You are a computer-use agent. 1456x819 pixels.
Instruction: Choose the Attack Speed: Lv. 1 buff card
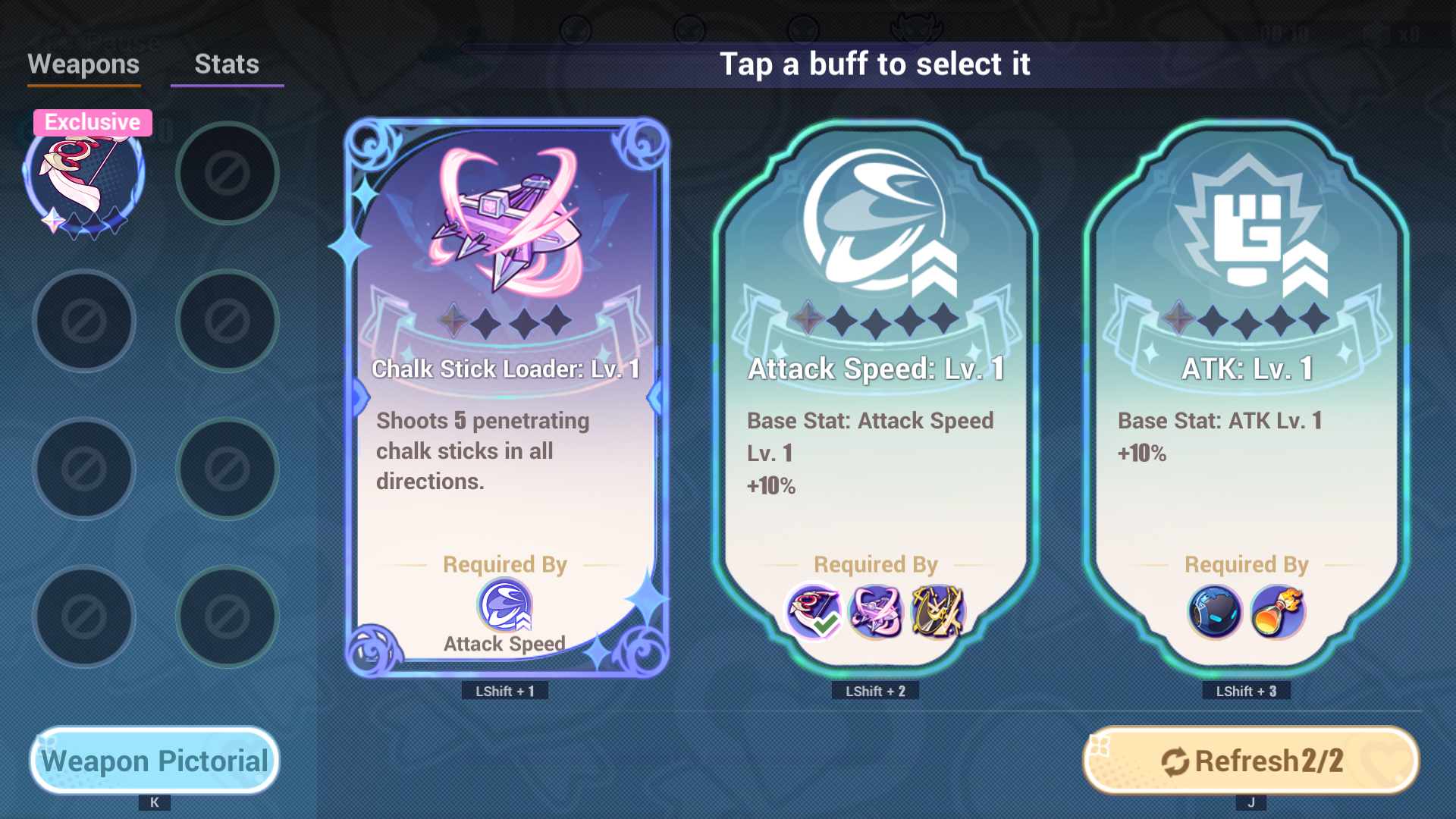[875, 394]
